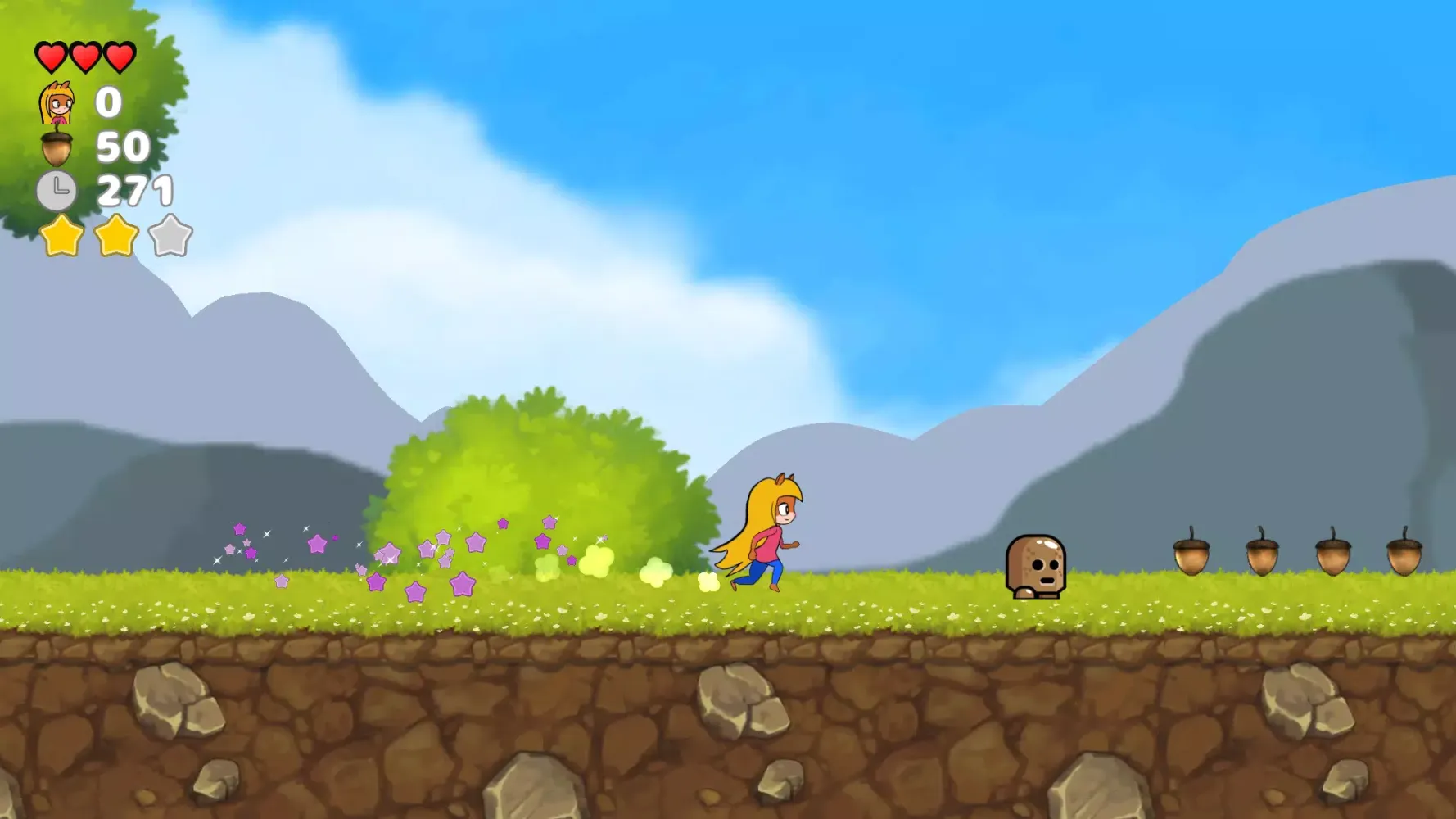Image resolution: width=1456 pixels, height=819 pixels.
Task: Click the third heart on the health bar
Action: point(121,56)
